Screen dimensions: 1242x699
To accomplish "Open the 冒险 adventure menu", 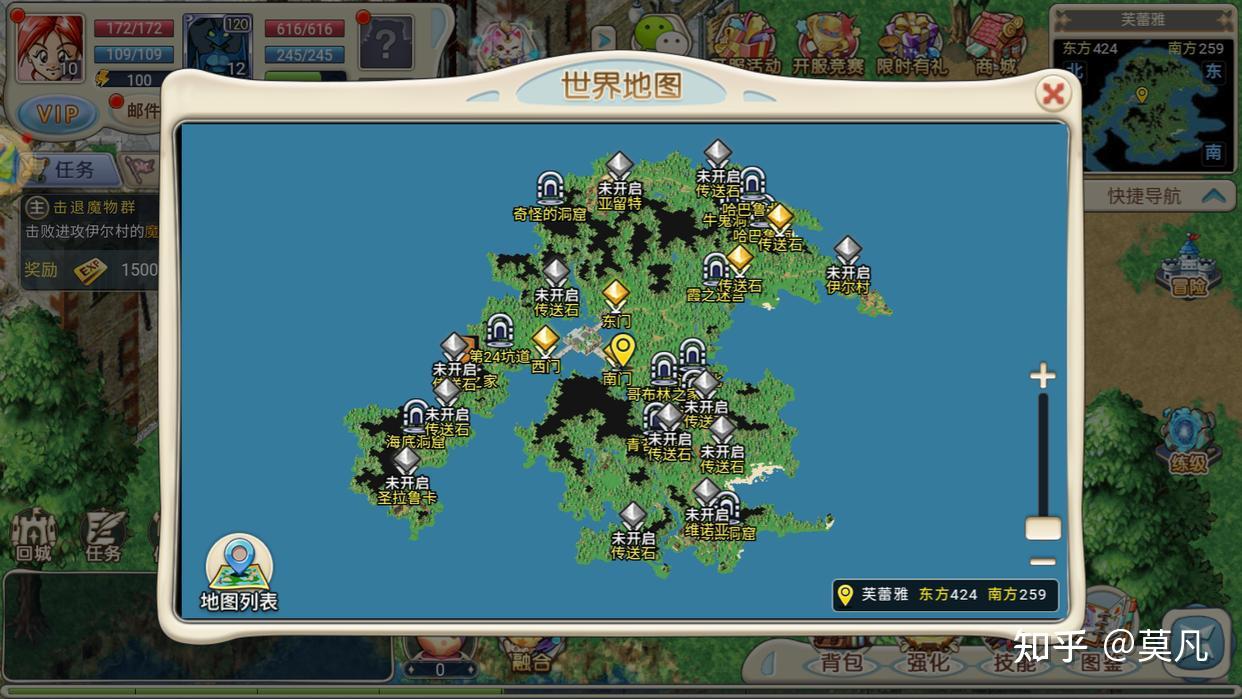I will point(1188,265).
